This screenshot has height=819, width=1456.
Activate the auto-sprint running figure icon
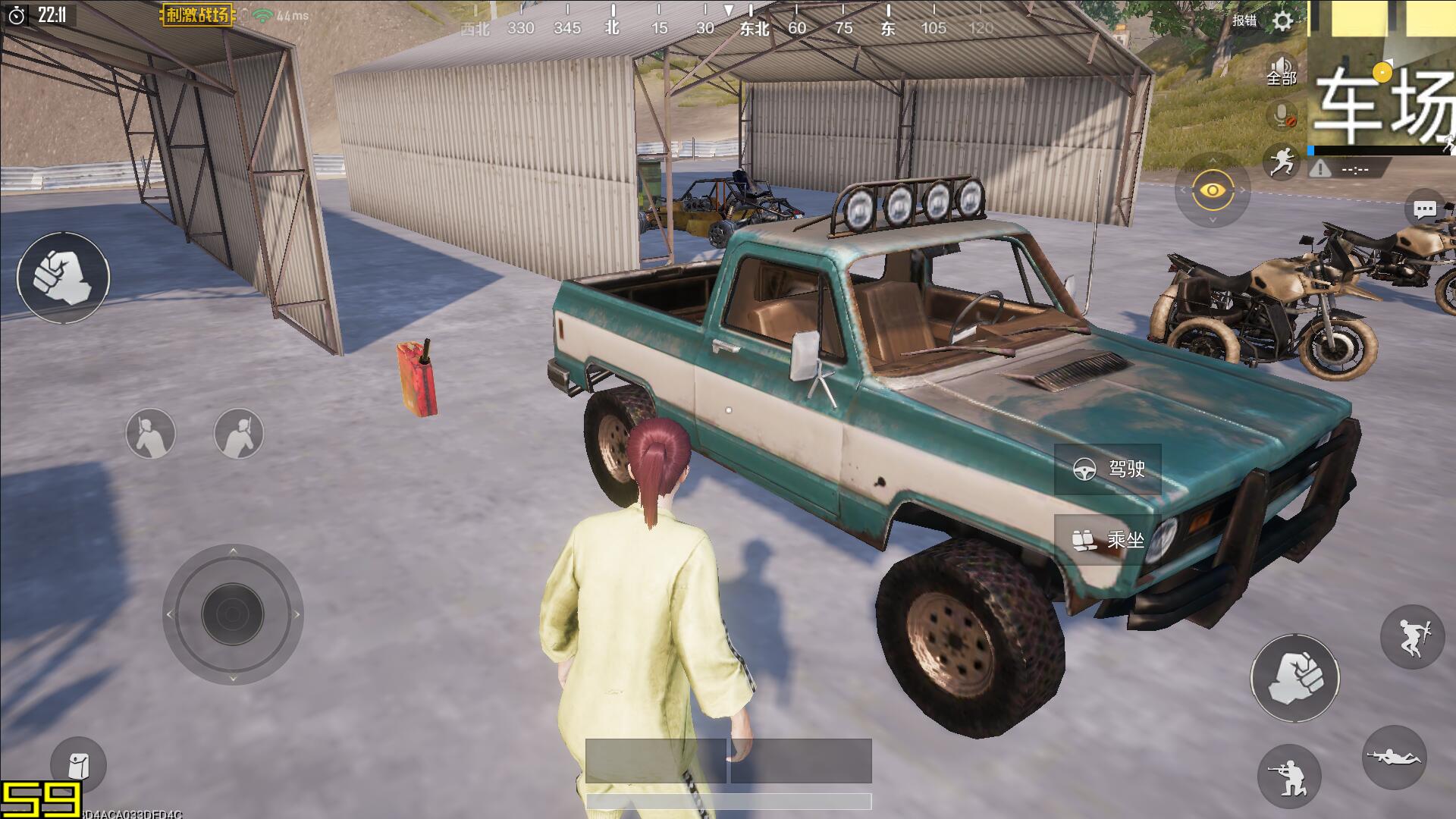(x=1281, y=162)
